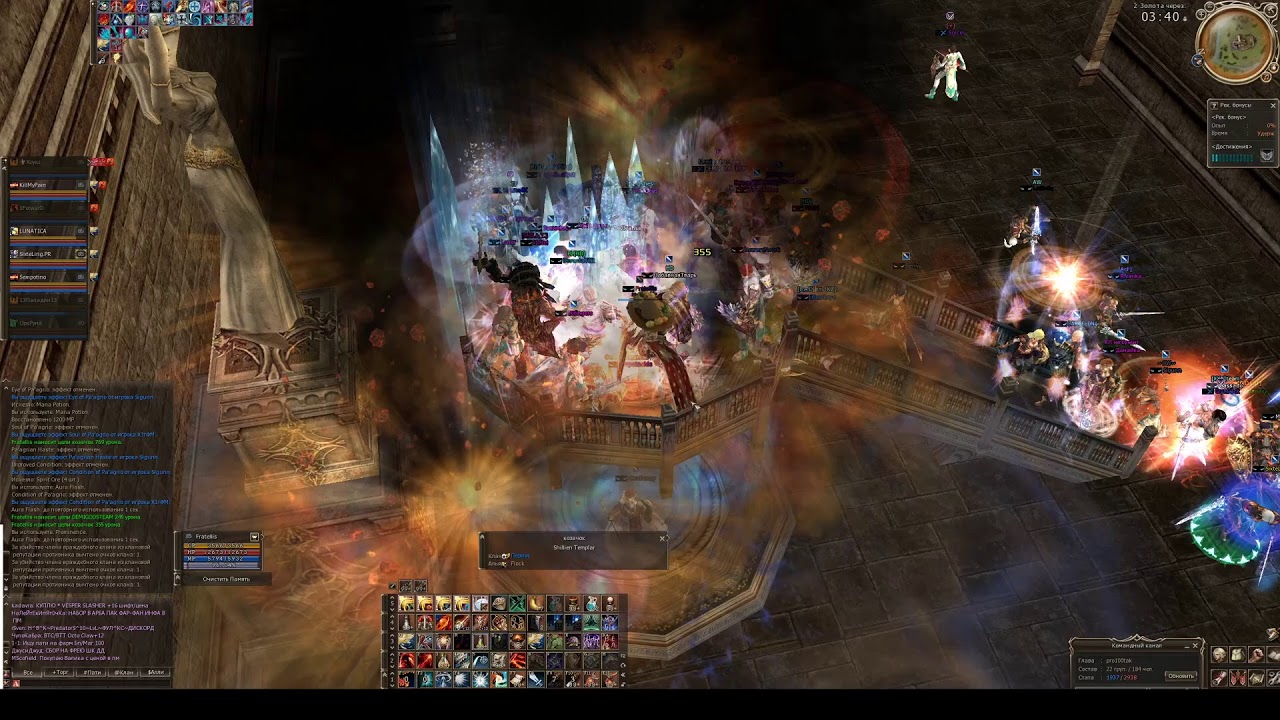Close the recommendation bonus panel
Image resolution: width=1280 pixels, height=720 pixels.
click(x=1273, y=105)
